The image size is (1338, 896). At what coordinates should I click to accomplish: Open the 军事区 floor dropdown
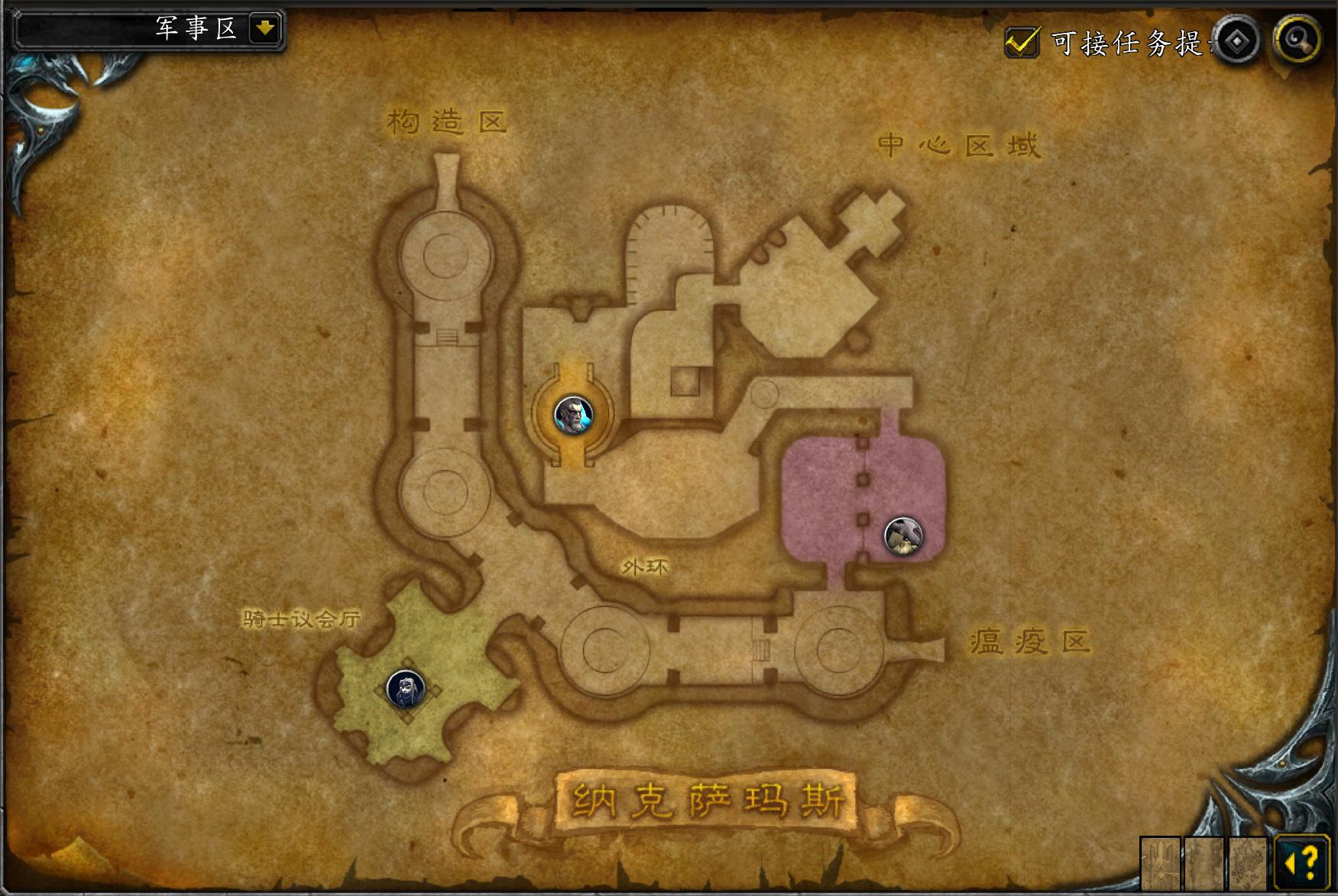pos(264,29)
